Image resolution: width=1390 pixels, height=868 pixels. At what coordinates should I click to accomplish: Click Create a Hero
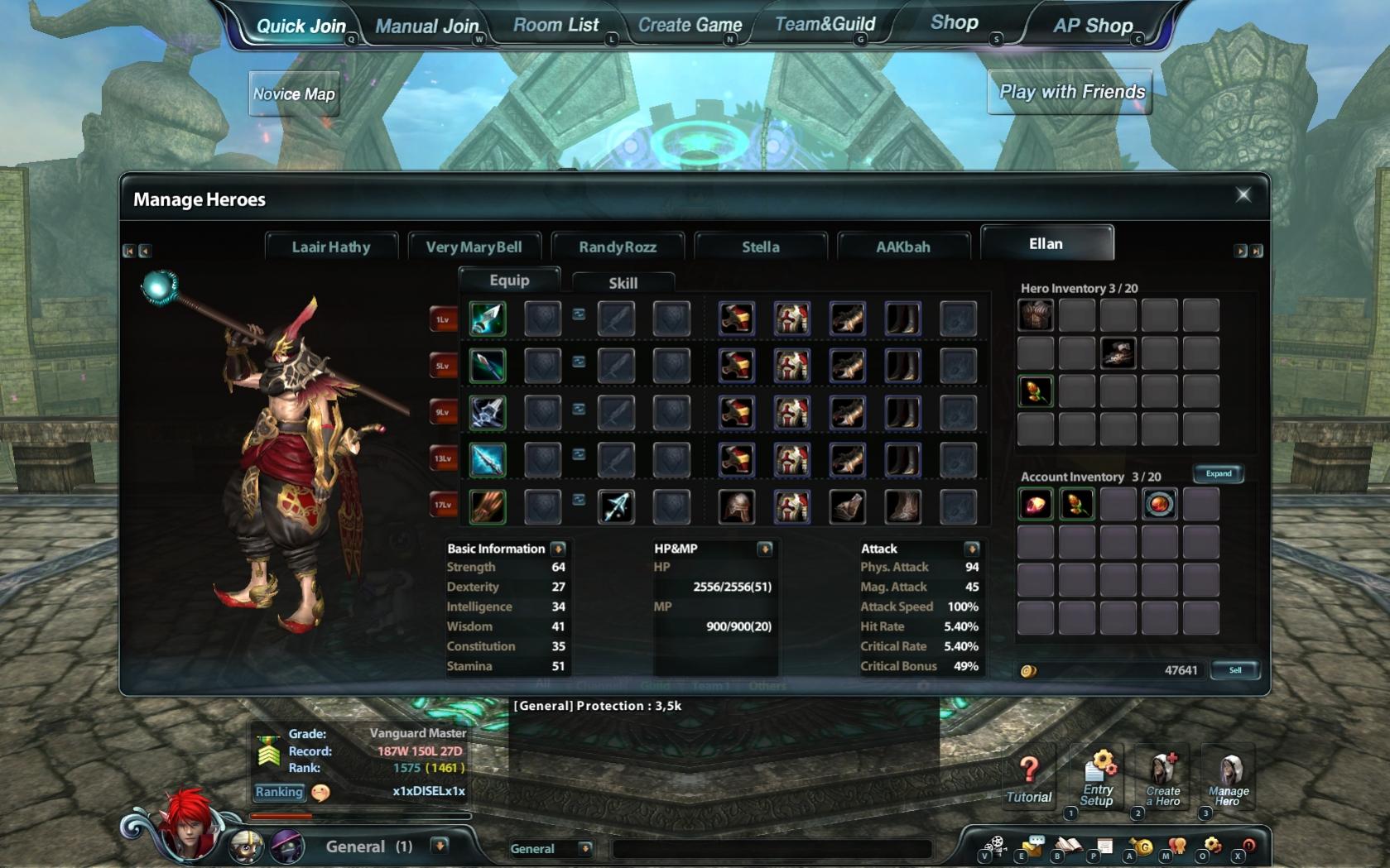coord(1162,779)
